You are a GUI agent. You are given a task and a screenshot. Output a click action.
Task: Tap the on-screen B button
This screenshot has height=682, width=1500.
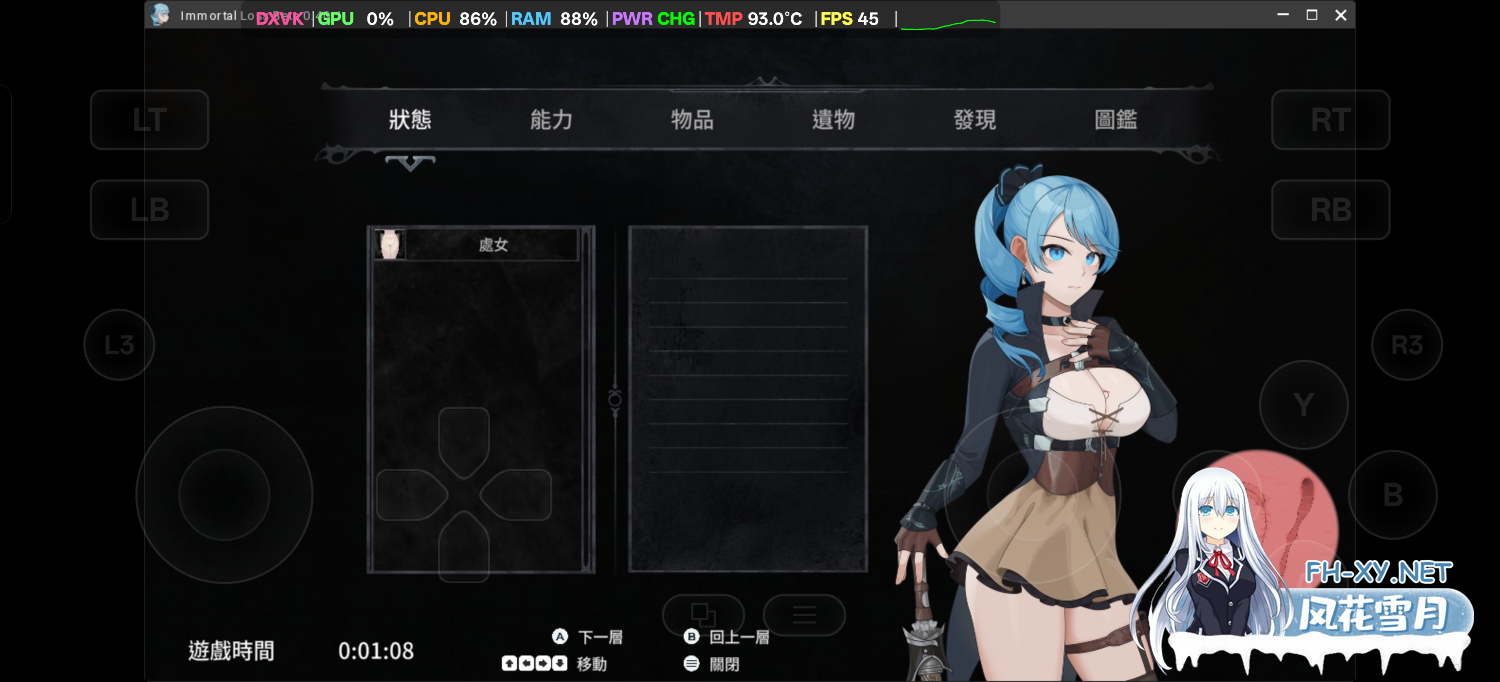(1392, 495)
